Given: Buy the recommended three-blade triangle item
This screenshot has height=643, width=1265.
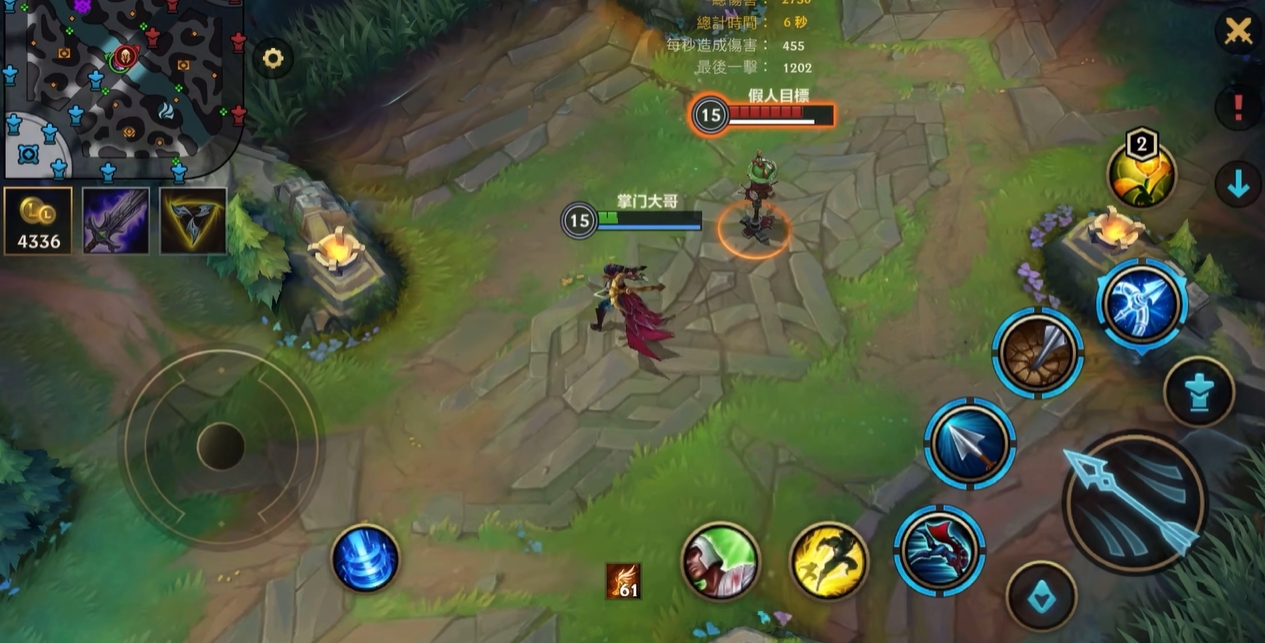Looking at the screenshot, I should [x=193, y=221].
